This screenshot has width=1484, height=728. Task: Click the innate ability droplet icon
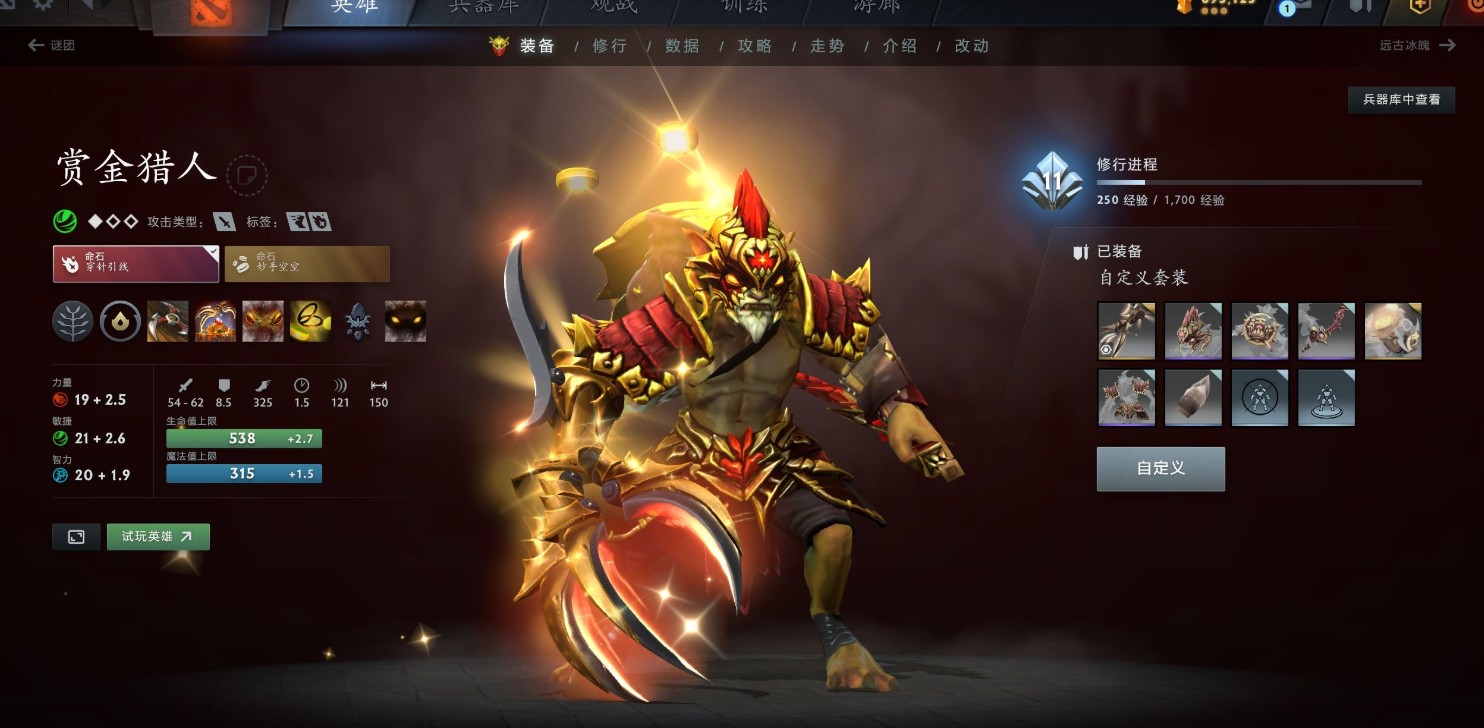coord(120,321)
